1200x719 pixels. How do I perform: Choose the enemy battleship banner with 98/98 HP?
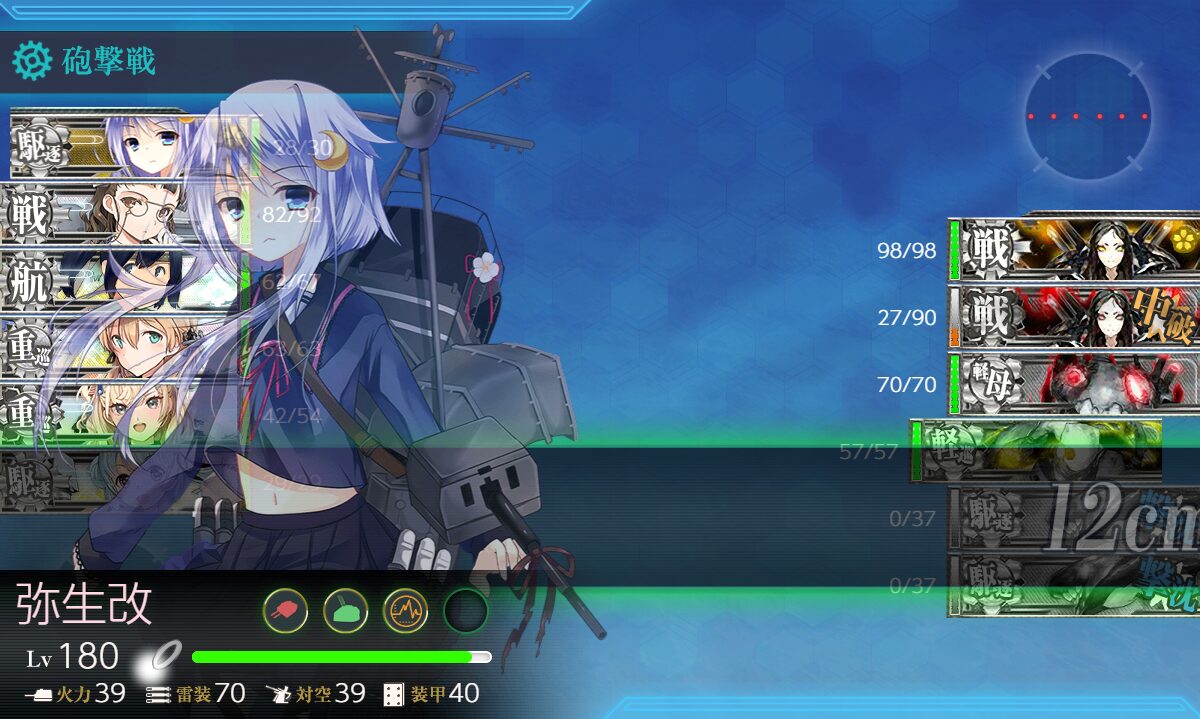coord(1075,249)
